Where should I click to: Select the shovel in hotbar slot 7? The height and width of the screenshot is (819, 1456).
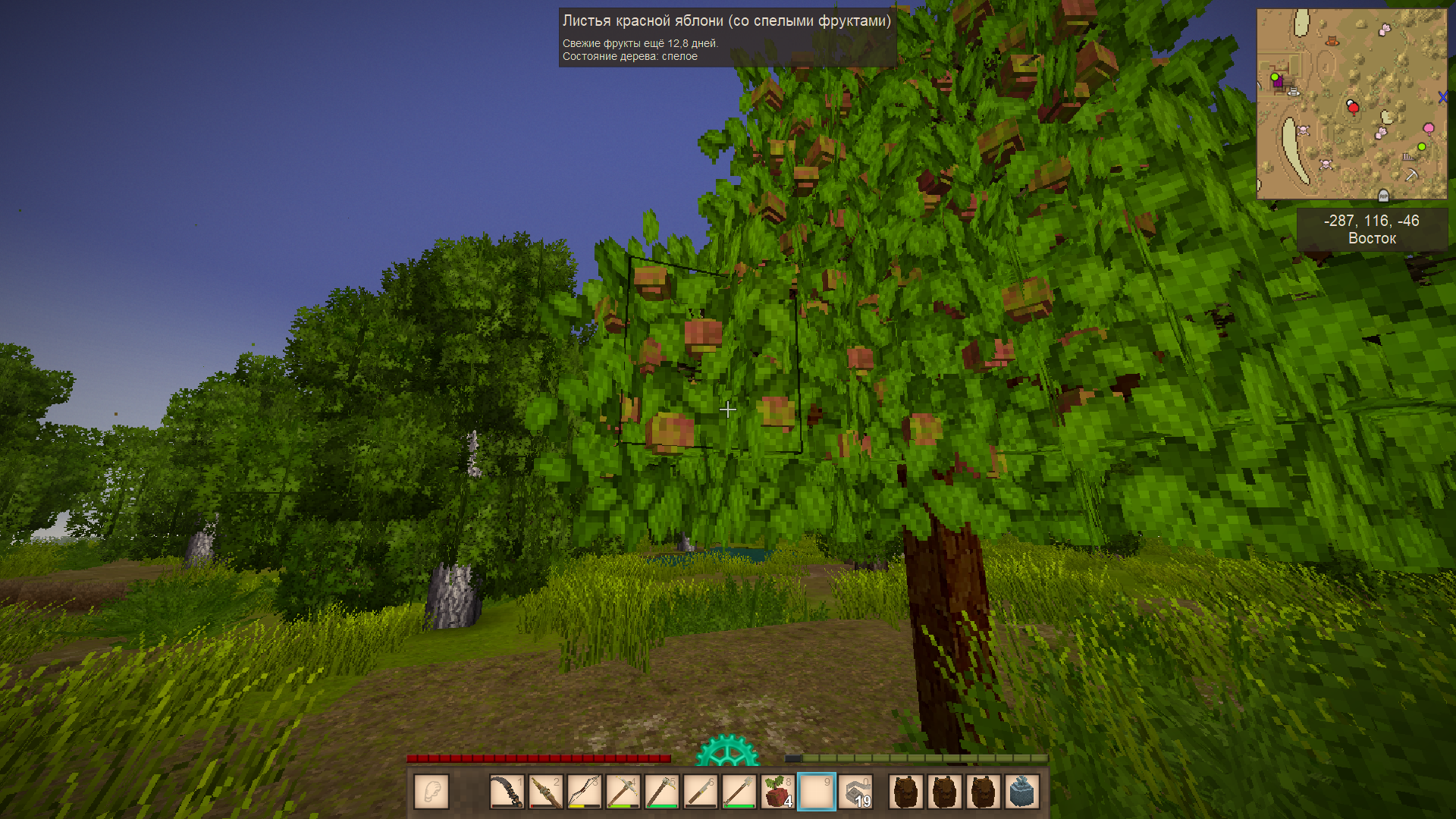pos(739,792)
